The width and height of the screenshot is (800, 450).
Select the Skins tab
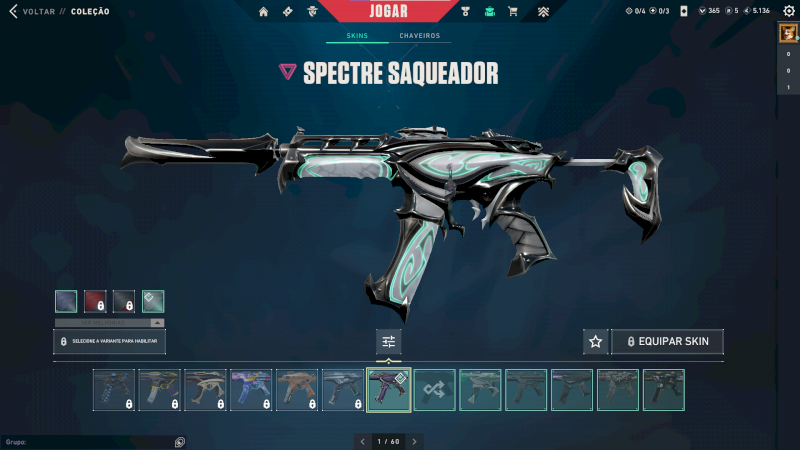[x=357, y=36]
